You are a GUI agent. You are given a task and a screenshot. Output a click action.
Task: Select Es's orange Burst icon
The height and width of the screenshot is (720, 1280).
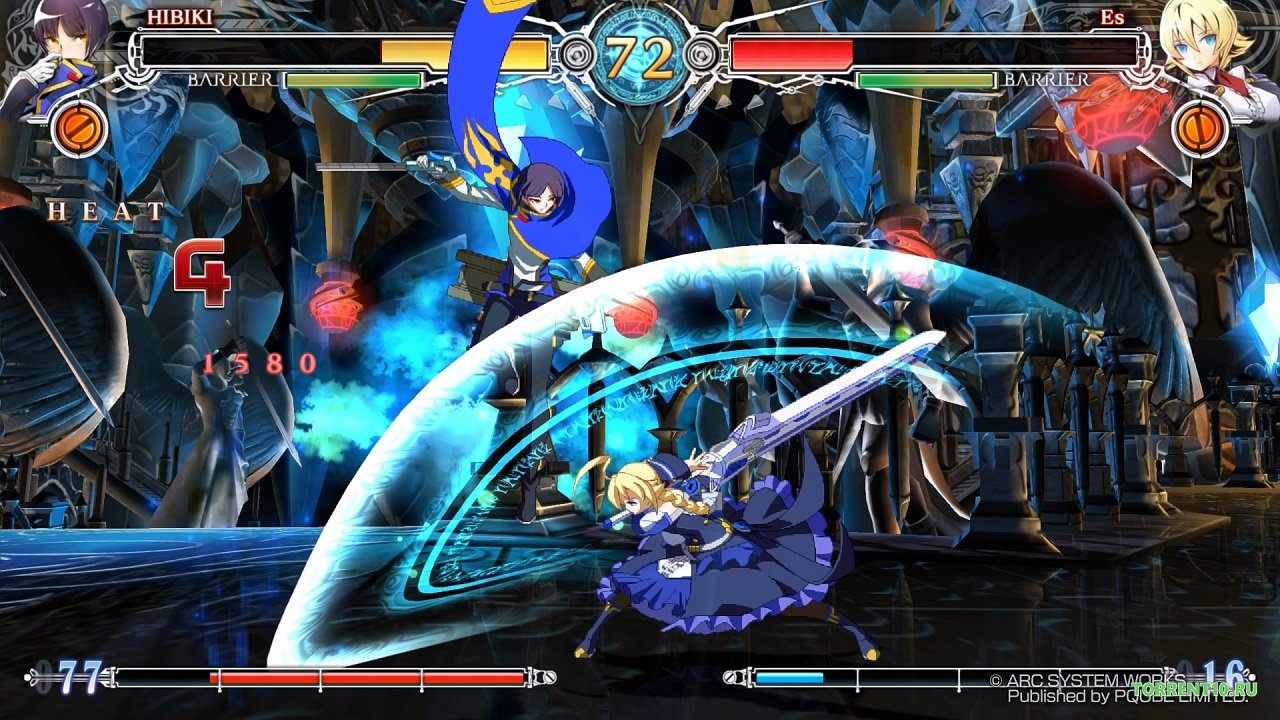[1201, 129]
